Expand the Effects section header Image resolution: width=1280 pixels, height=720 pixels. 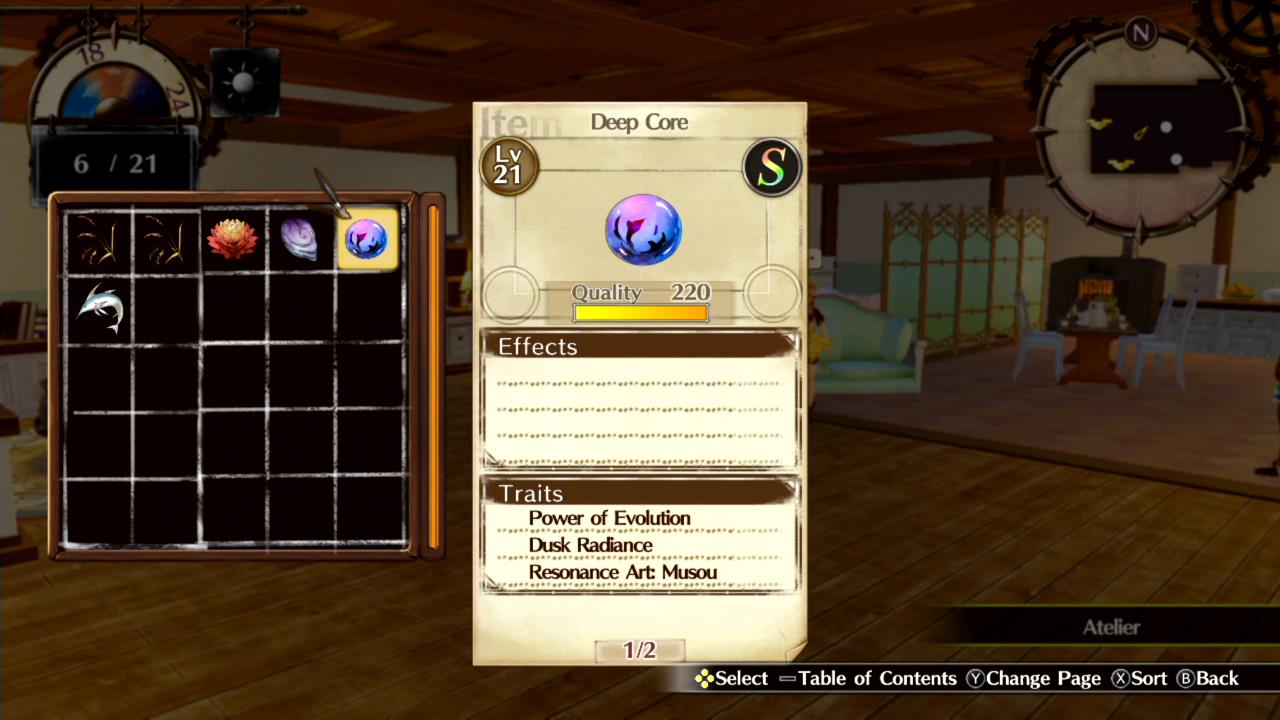click(x=538, y=347)
